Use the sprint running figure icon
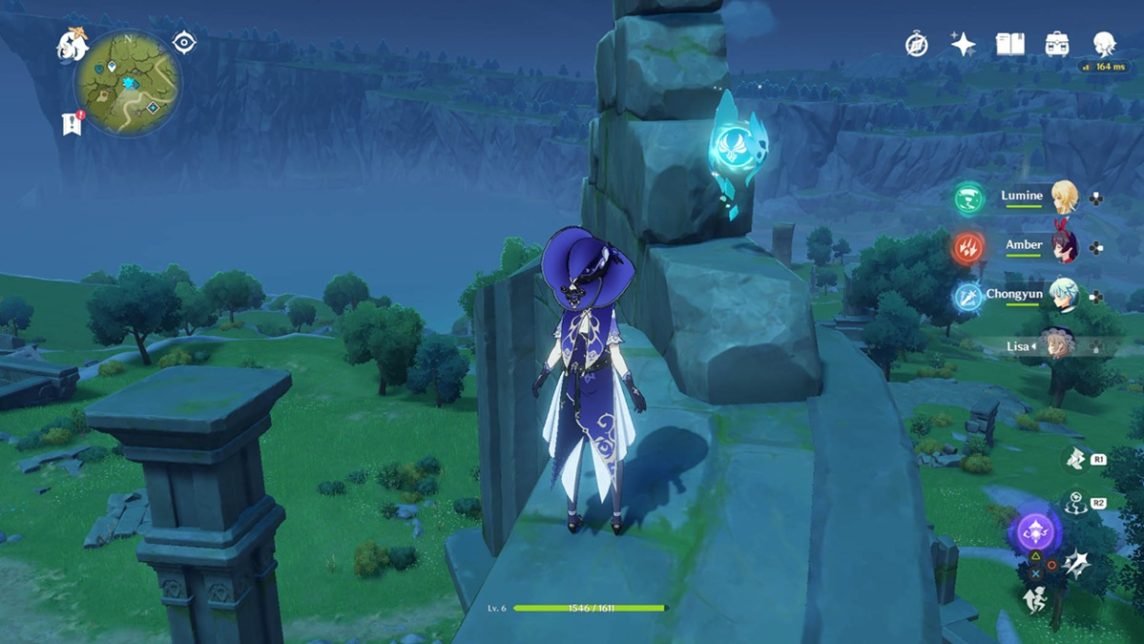 click(x=1034, y=599)
